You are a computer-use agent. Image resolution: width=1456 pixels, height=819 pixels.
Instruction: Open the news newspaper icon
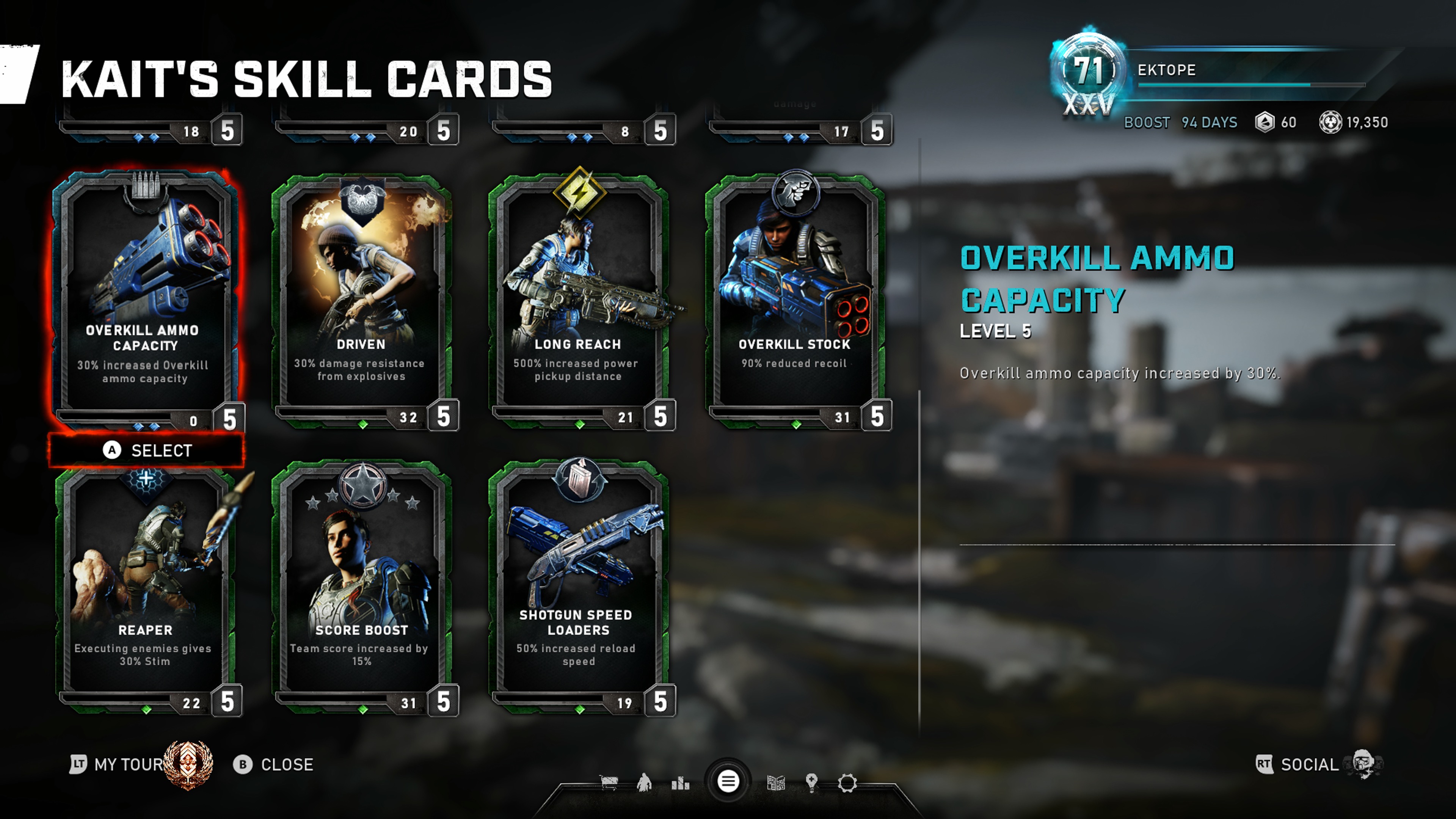tap(775, 783)
